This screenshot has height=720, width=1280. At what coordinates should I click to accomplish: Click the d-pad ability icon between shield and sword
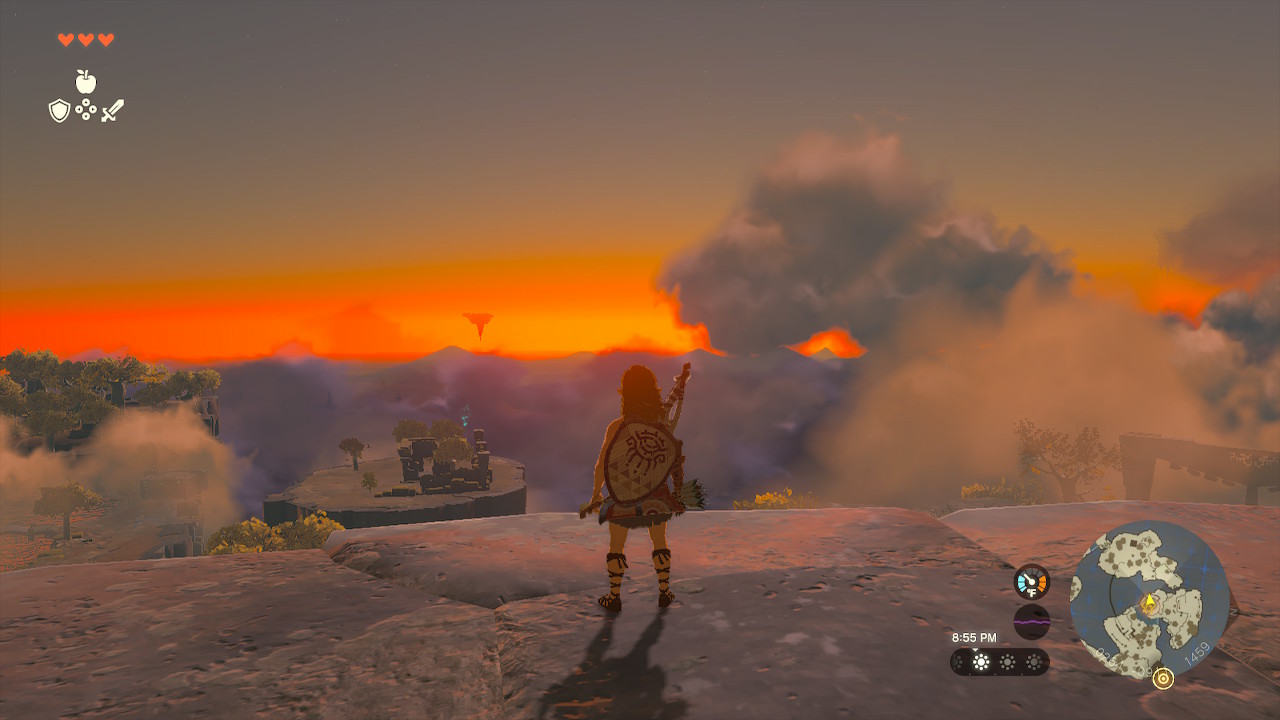click(x=86, y=108)
